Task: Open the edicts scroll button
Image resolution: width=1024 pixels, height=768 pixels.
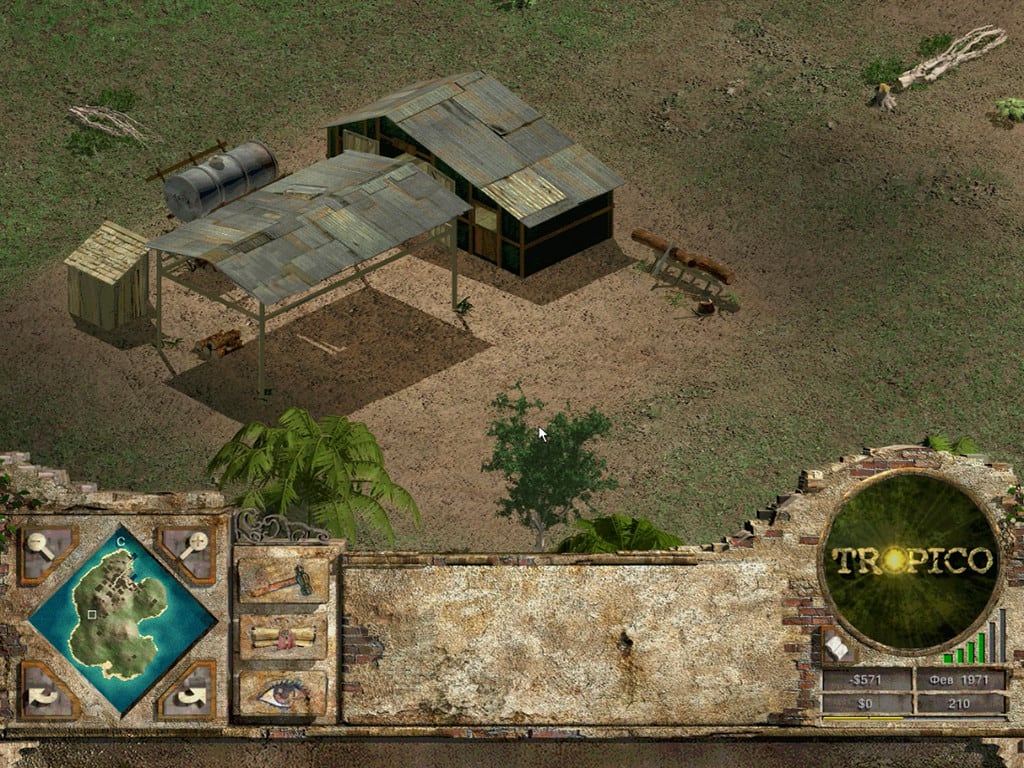Action: [x=283, y=637]
